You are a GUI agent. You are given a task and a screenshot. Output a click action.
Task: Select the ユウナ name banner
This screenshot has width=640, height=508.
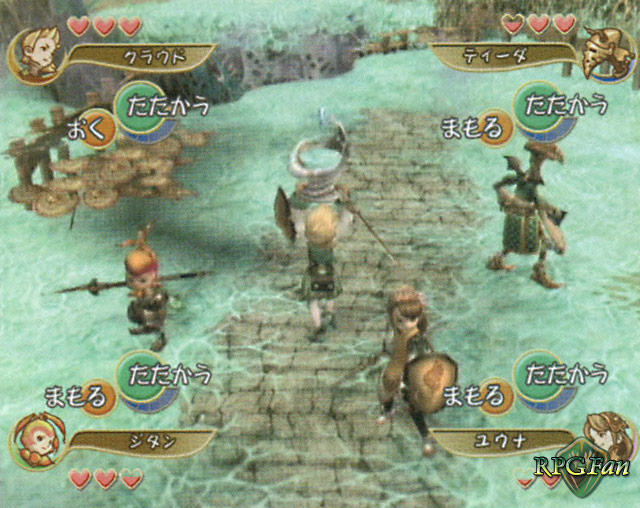click(x=505, y=440)
